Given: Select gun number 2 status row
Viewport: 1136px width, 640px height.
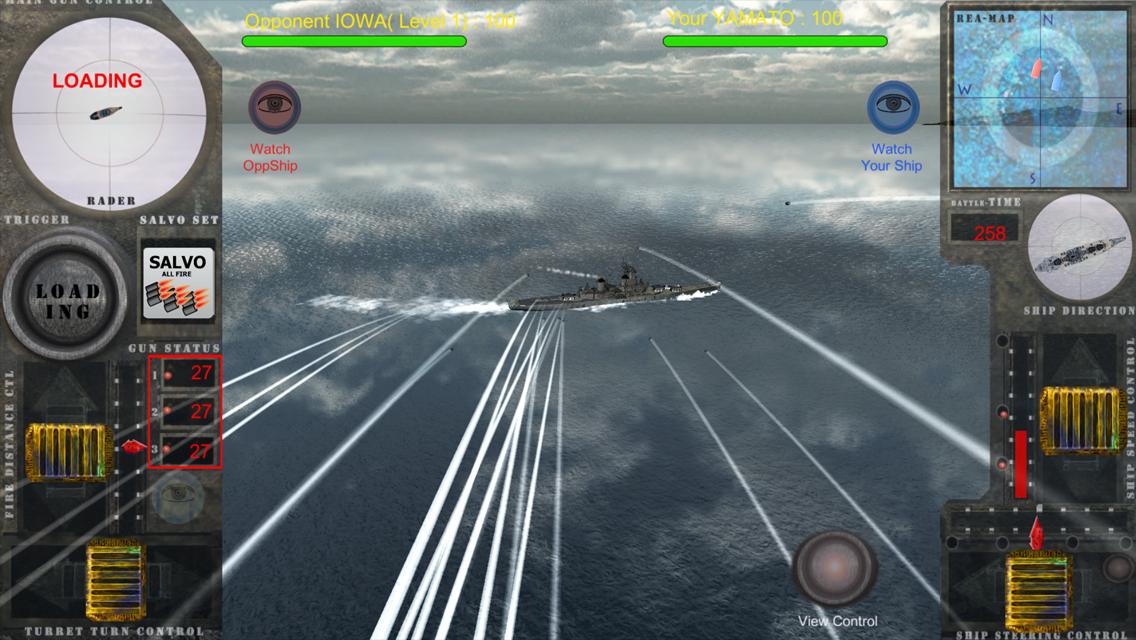Looking at the screenshot, I should click(x=186, y=411).
